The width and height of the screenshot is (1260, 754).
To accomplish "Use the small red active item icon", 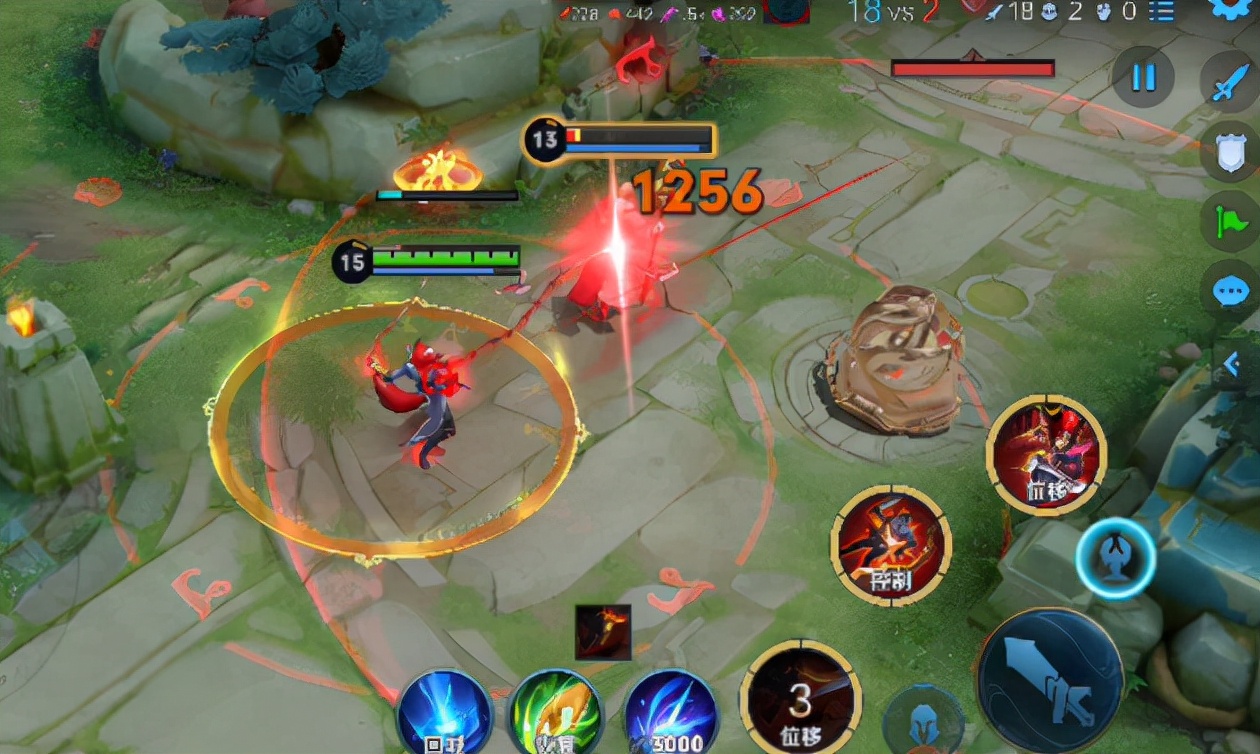I will coord(603,632).
